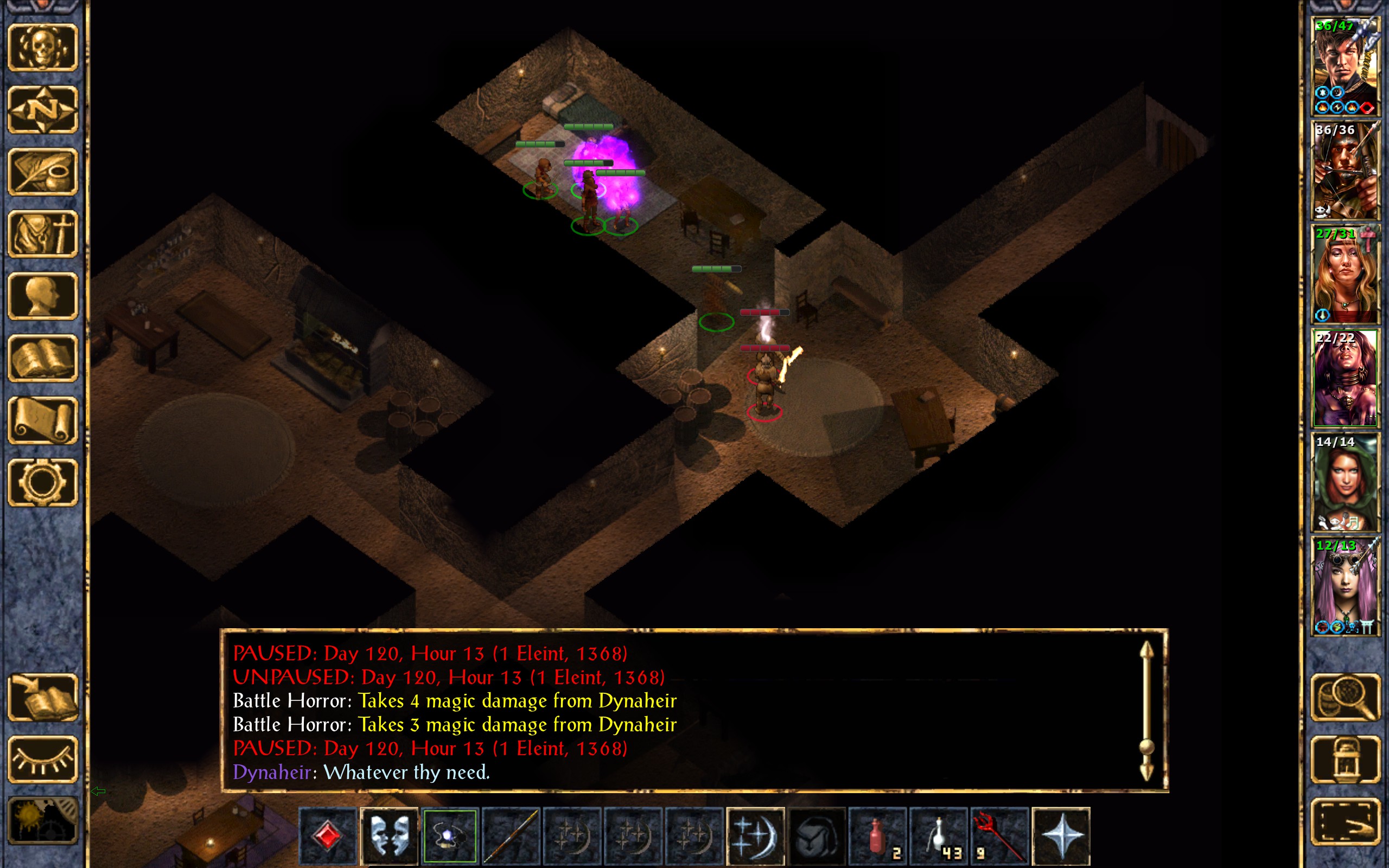Viewport: 1389px width, 868px height.
Task: Open the options gear button
Action: click(42, 482)
